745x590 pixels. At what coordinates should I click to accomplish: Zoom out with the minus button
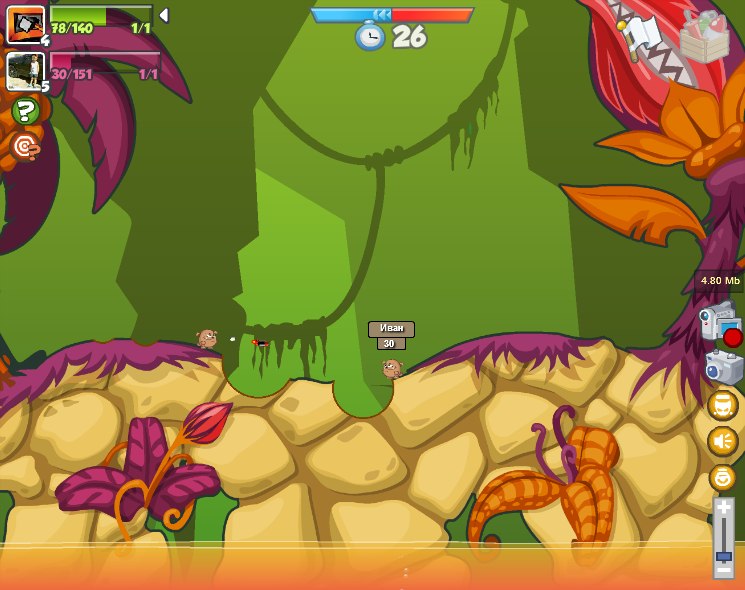pos(723,571)
